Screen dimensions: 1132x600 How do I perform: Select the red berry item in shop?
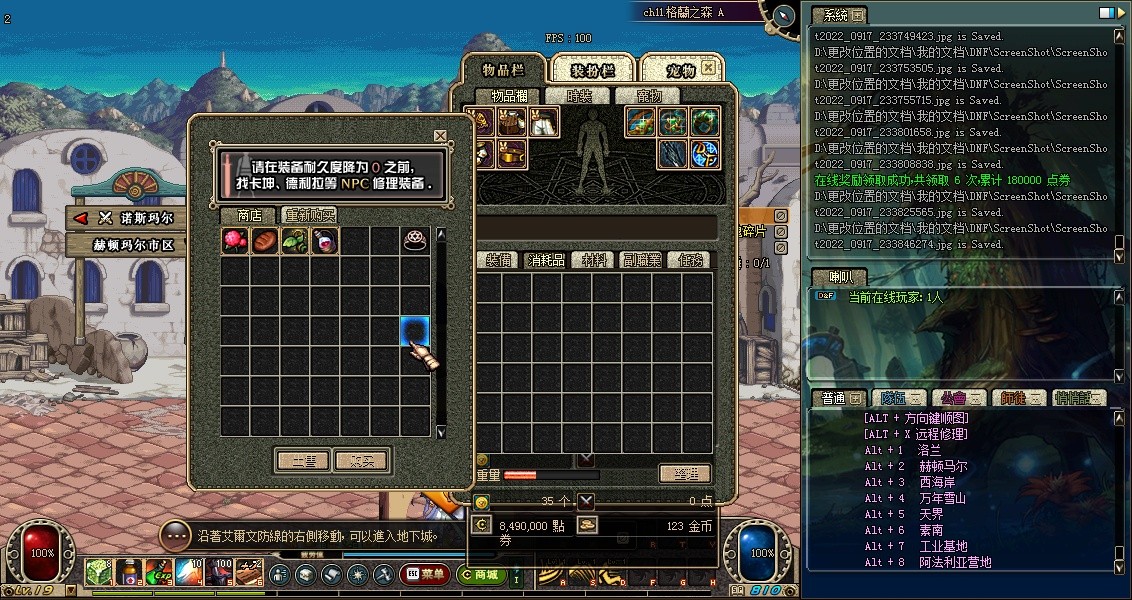[235, 241]
